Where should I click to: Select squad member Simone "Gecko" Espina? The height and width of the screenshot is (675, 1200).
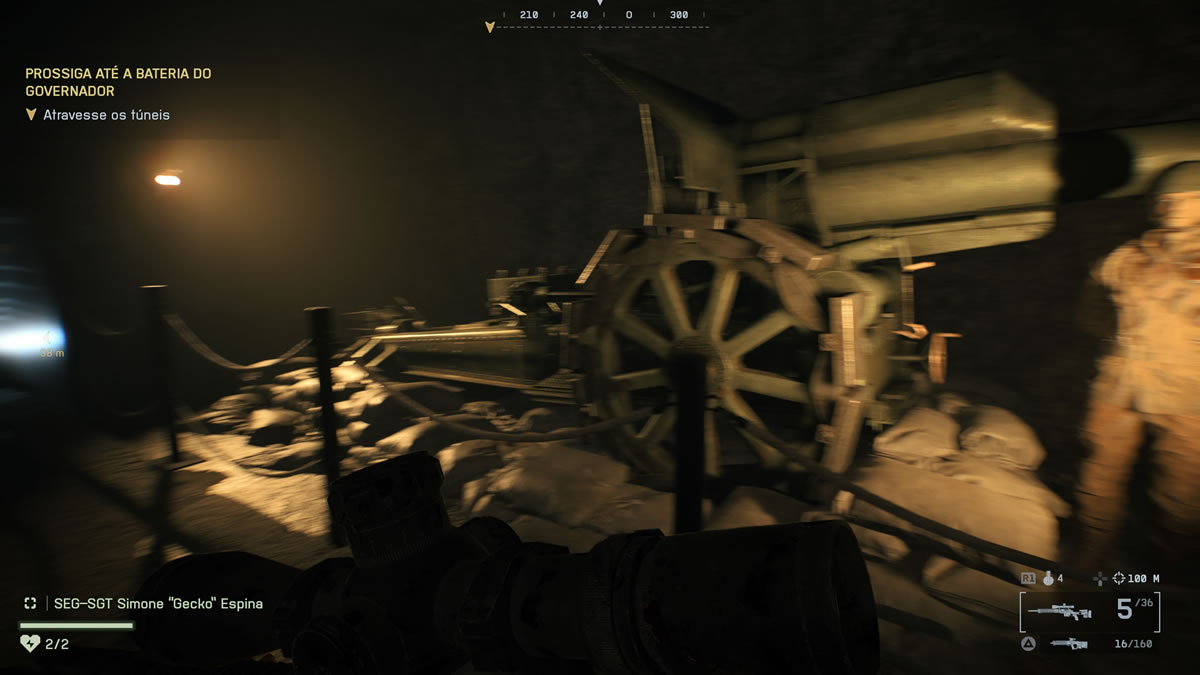157,604
